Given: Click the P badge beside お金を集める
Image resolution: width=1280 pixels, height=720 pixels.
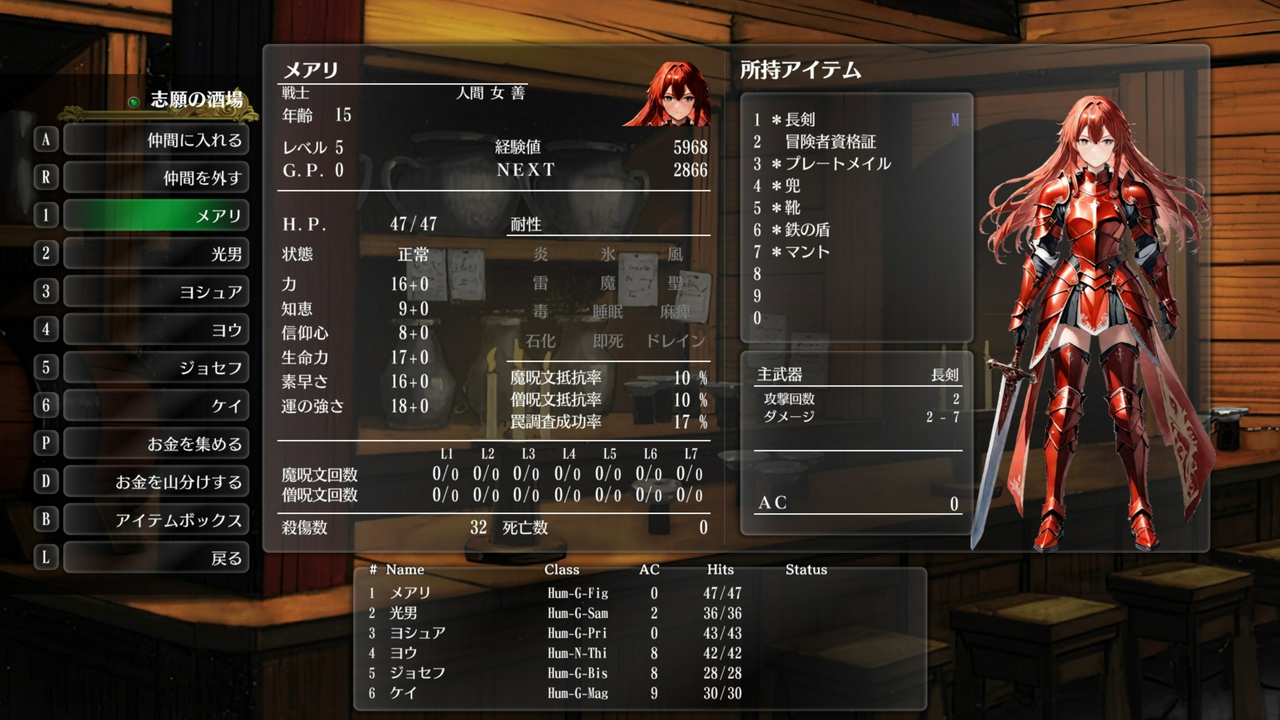Looking at the screenshot, I should (44, 443).
